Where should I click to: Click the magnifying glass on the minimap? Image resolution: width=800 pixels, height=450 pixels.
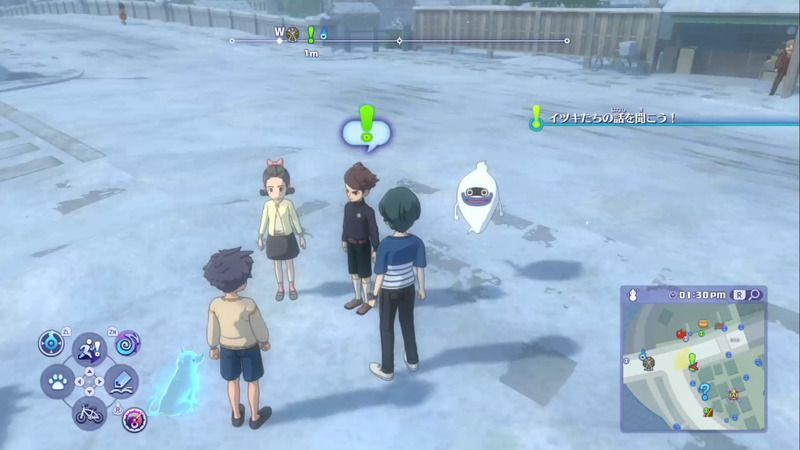[x=754, y=295]
